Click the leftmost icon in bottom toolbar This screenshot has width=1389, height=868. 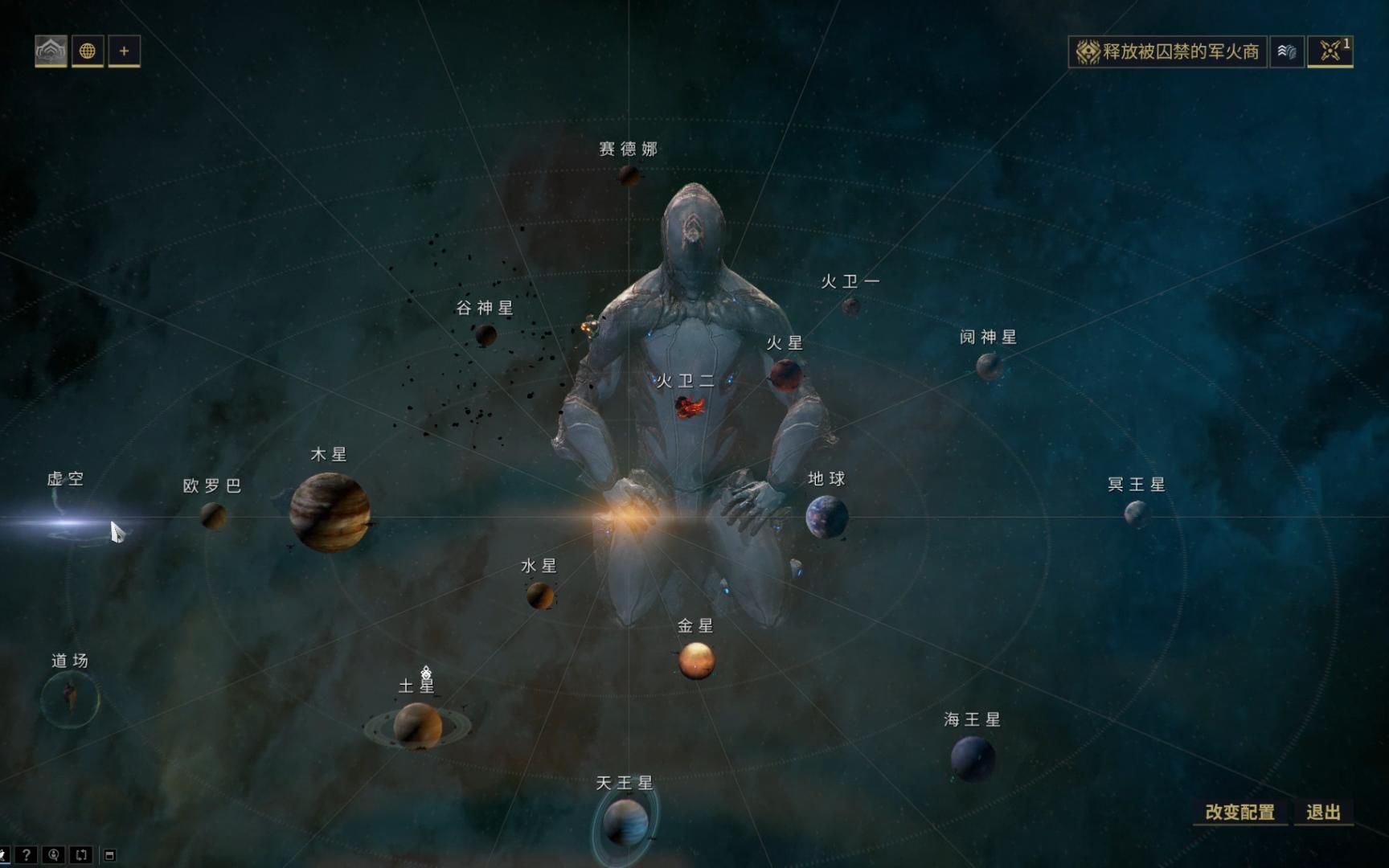pyautogui.click(x=5, y=857)
